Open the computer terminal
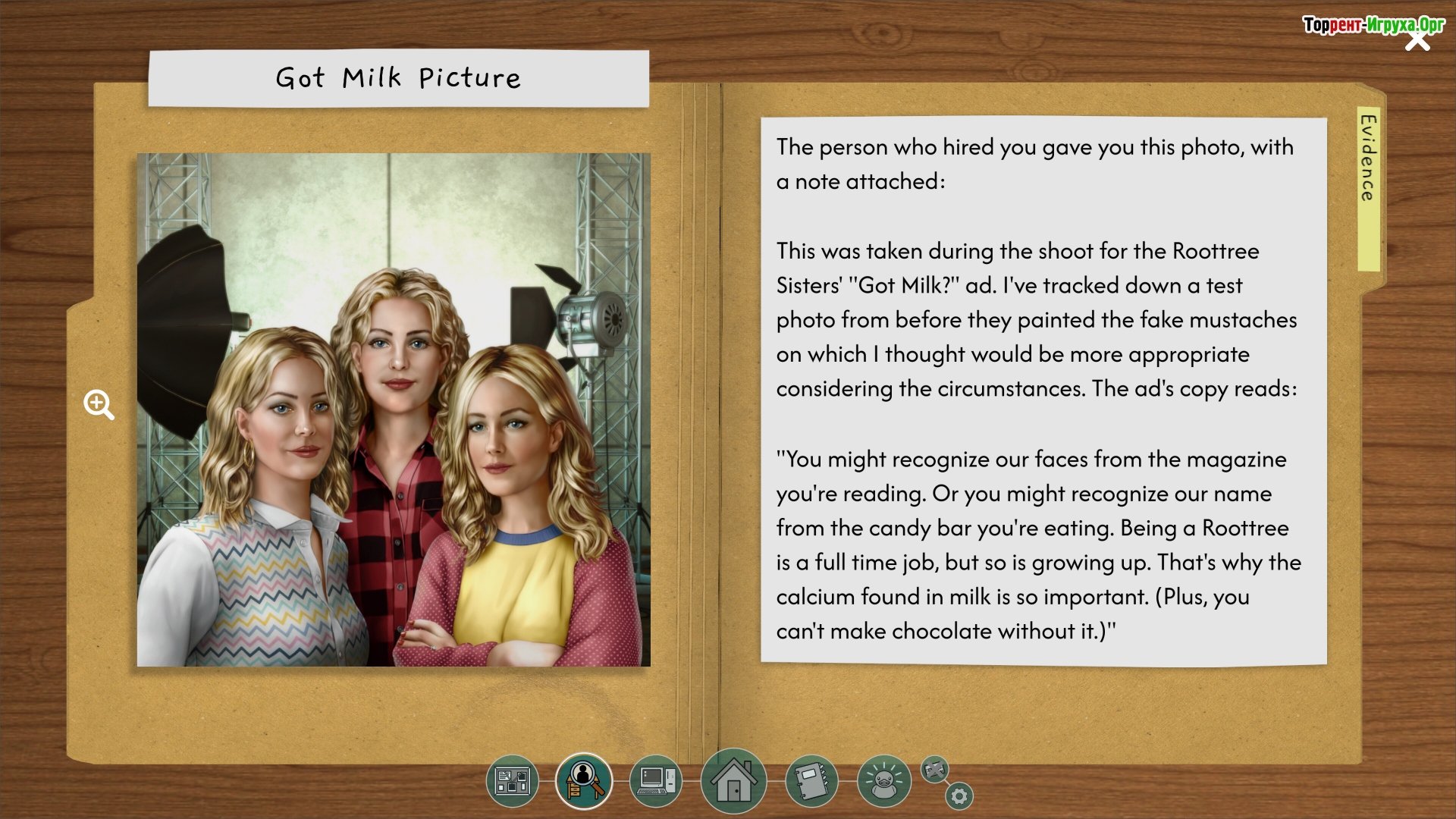The image size is (1456, 819). (655, 780)
